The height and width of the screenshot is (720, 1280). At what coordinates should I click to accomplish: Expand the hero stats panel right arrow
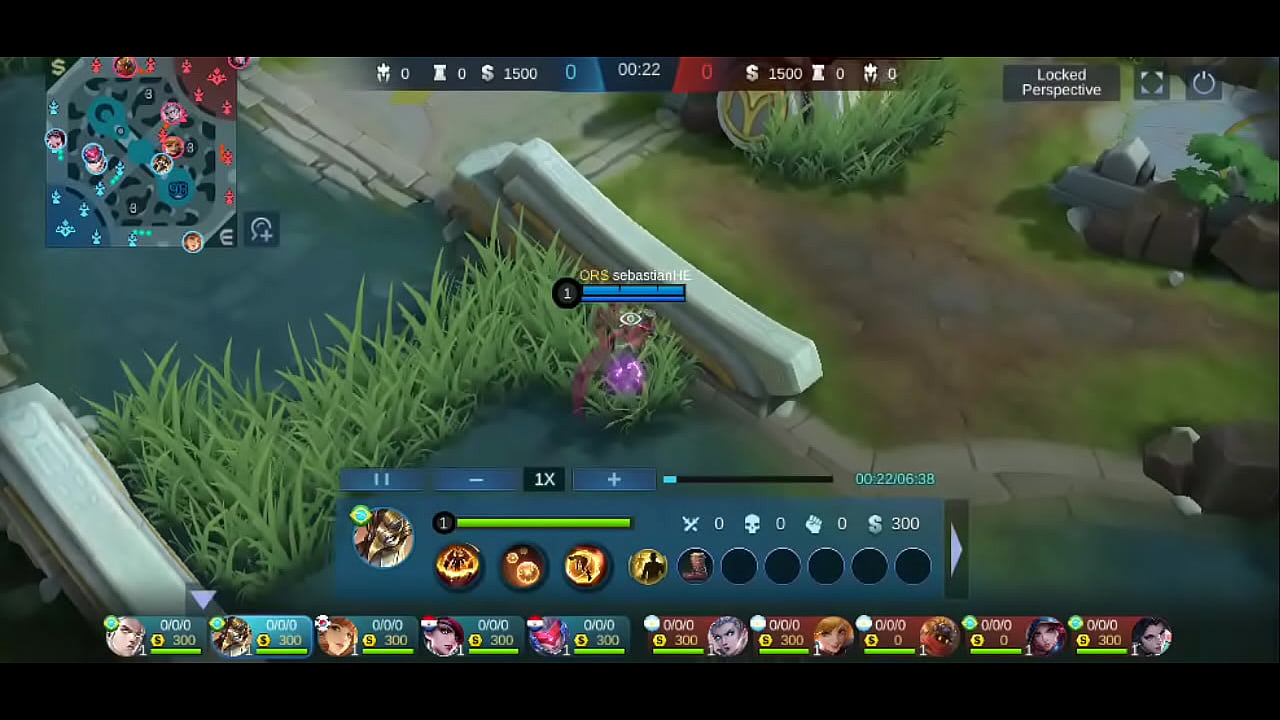(x=956, y=549)
